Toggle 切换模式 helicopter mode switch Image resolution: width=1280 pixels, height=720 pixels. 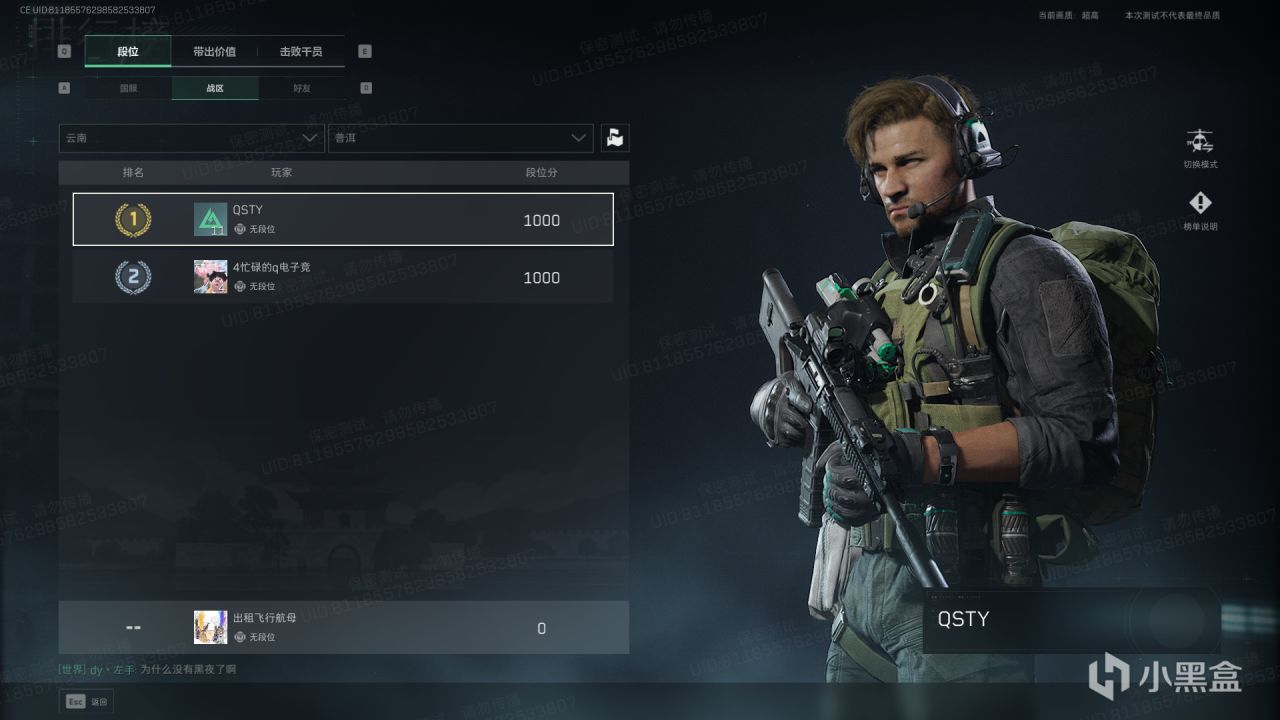tap(1199, 147)
